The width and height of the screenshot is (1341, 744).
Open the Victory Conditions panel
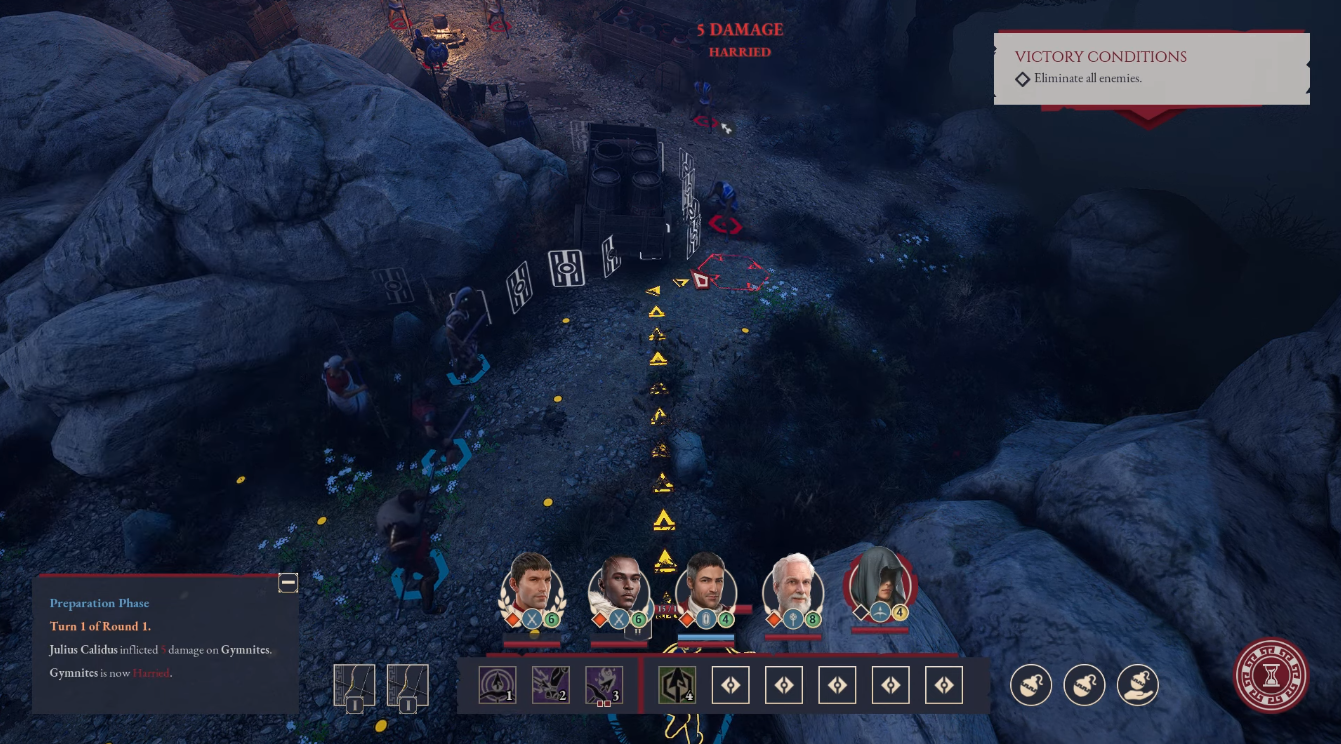pyautogui.click(x=1151, y=67)
